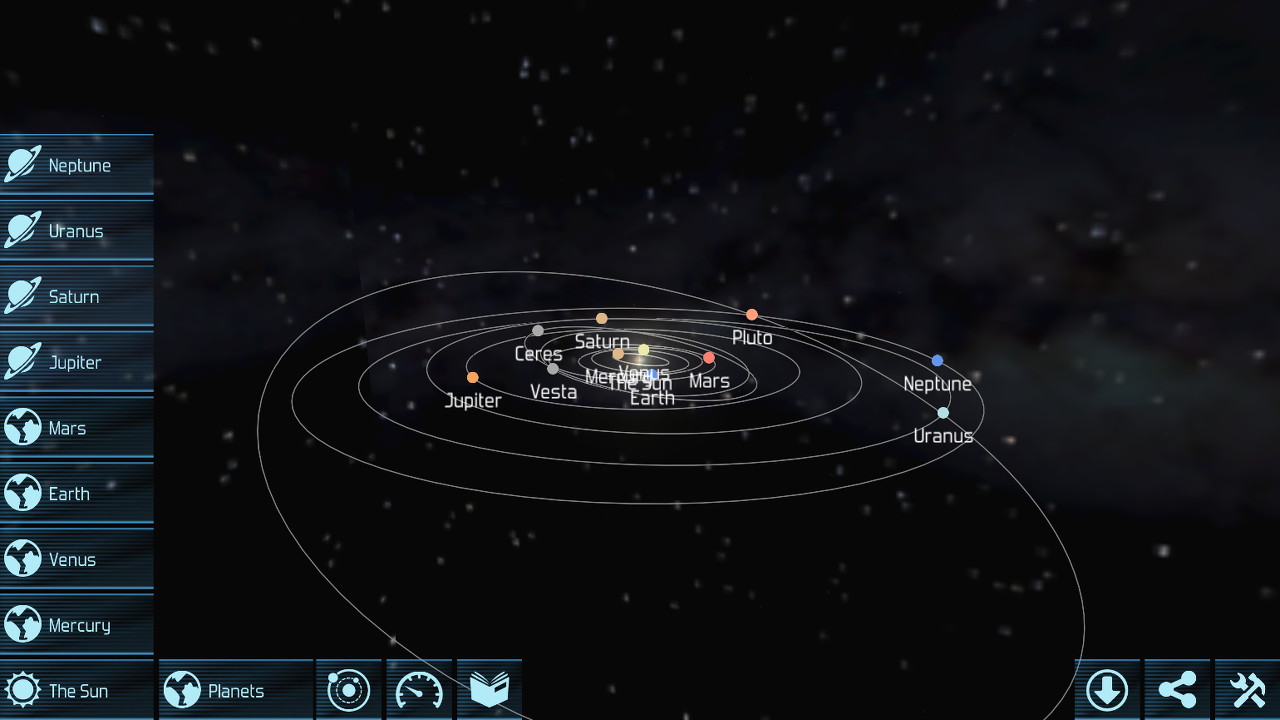Click the globe icon on the Planets button
Screen dimensions: 1280x720
coord(184,689)
